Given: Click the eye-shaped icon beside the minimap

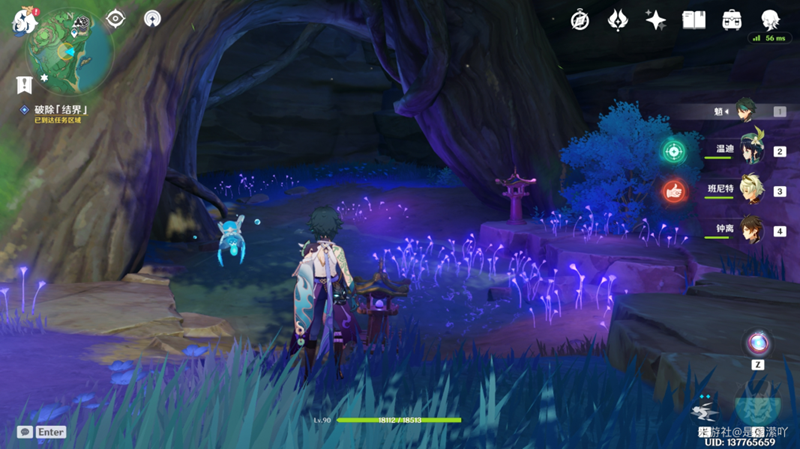Looking at the screenshot, I should click(x=115, y=18).
